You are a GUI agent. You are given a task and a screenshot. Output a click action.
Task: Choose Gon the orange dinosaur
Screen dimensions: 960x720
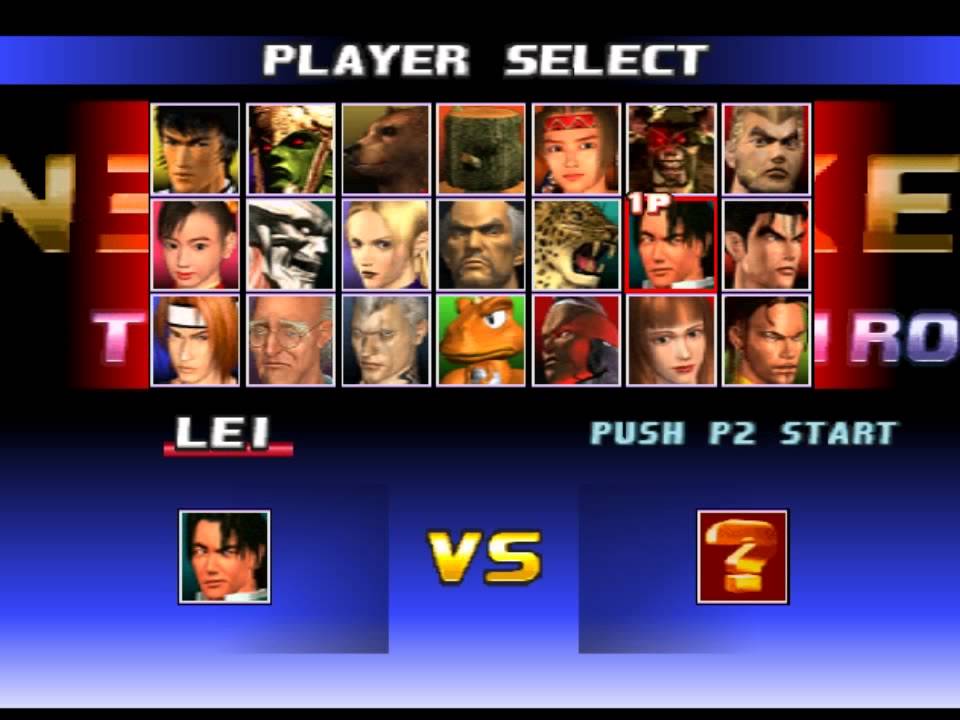click(x=481, y=340)
